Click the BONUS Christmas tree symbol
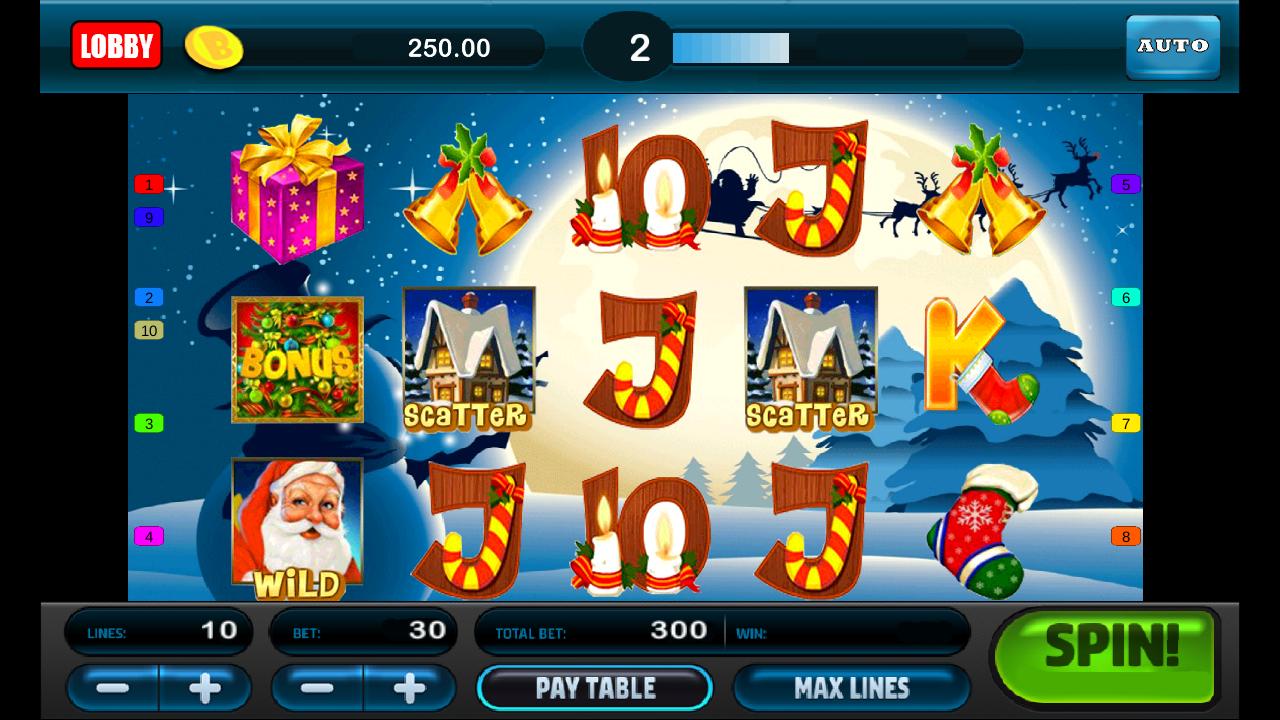 (x=298, y=360)
